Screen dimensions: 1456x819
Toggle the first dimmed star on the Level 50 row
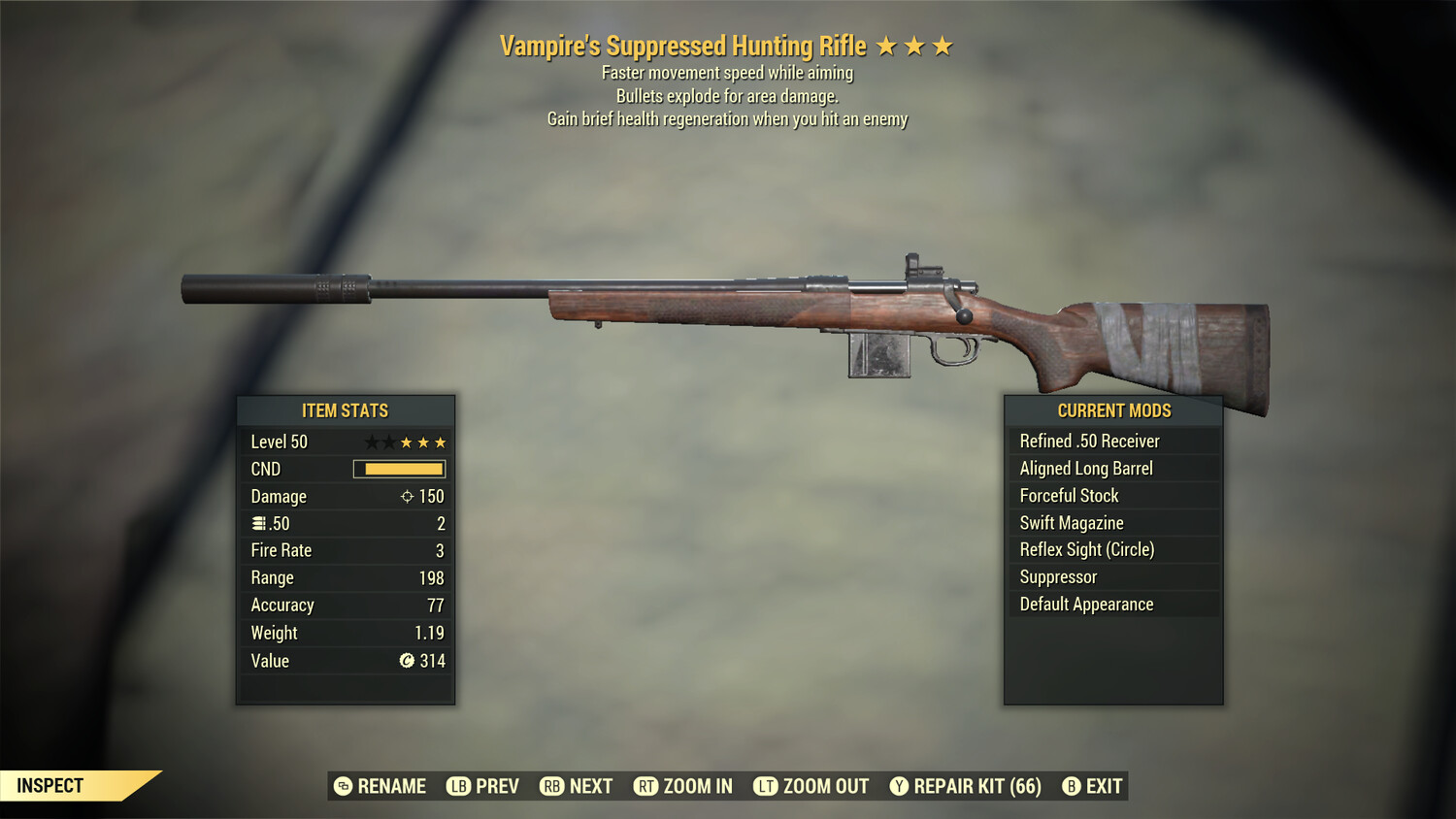tap(375, 442)
